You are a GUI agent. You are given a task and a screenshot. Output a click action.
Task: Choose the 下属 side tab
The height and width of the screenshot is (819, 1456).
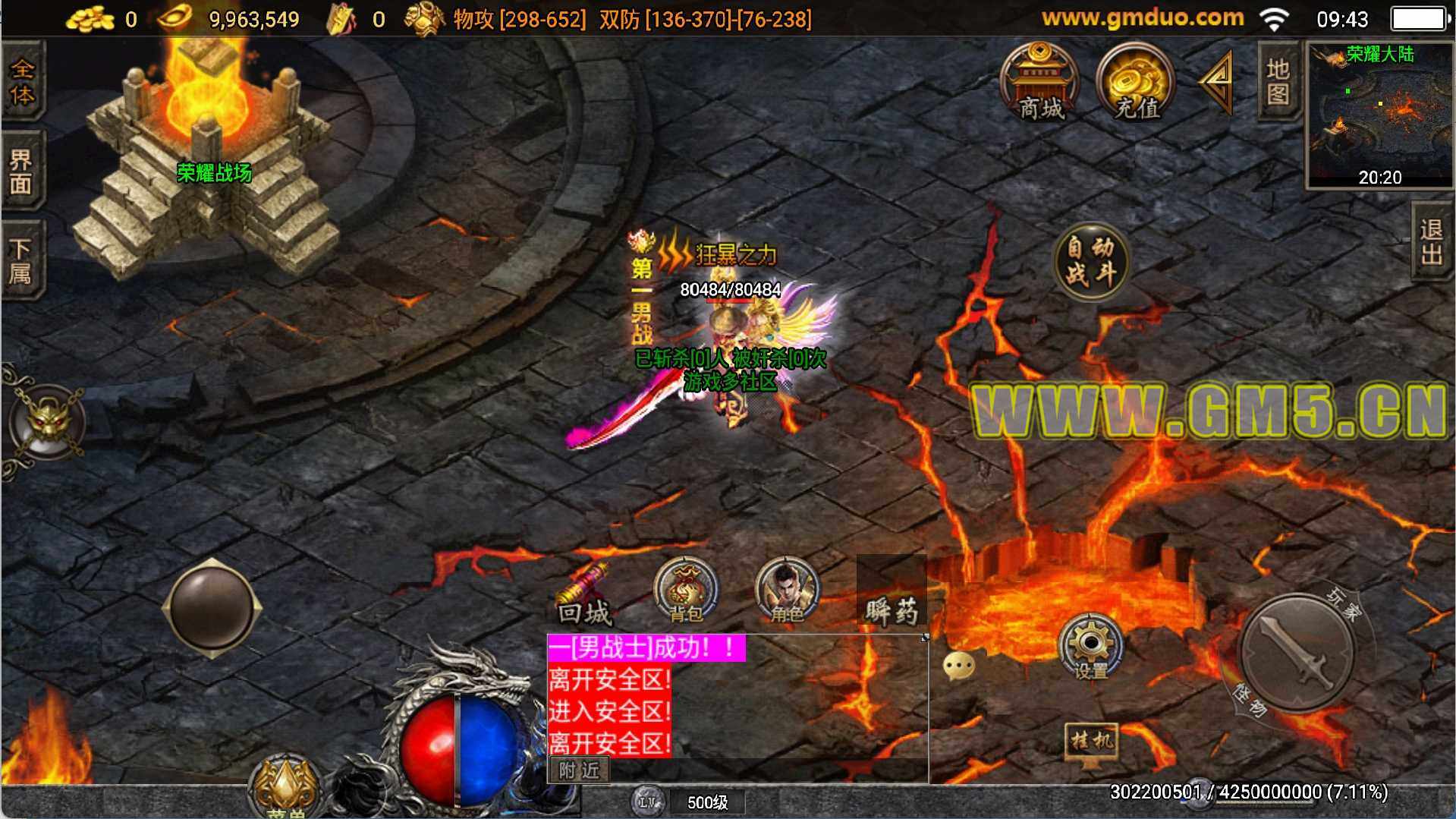point(22,260)
